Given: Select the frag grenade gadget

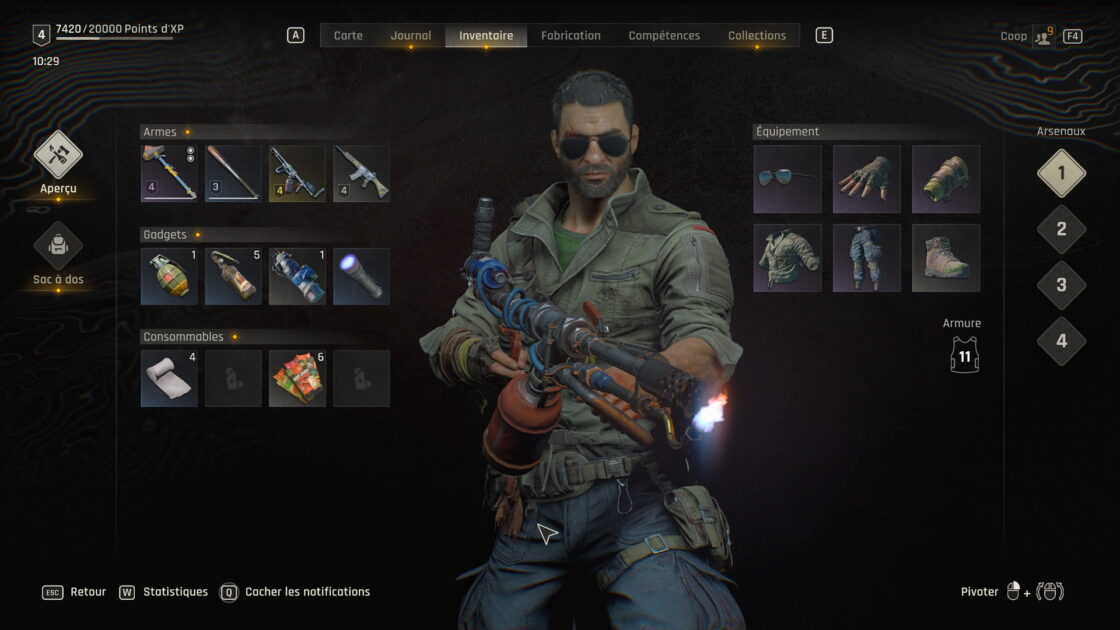Looking at the screenshot, I should [169, 276].
